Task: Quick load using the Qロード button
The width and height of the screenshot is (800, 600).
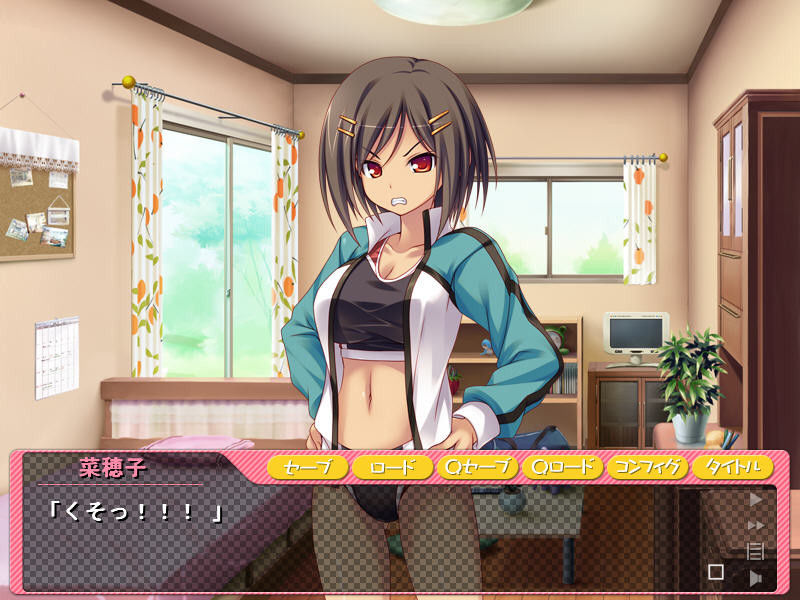Action: (562, 467)
